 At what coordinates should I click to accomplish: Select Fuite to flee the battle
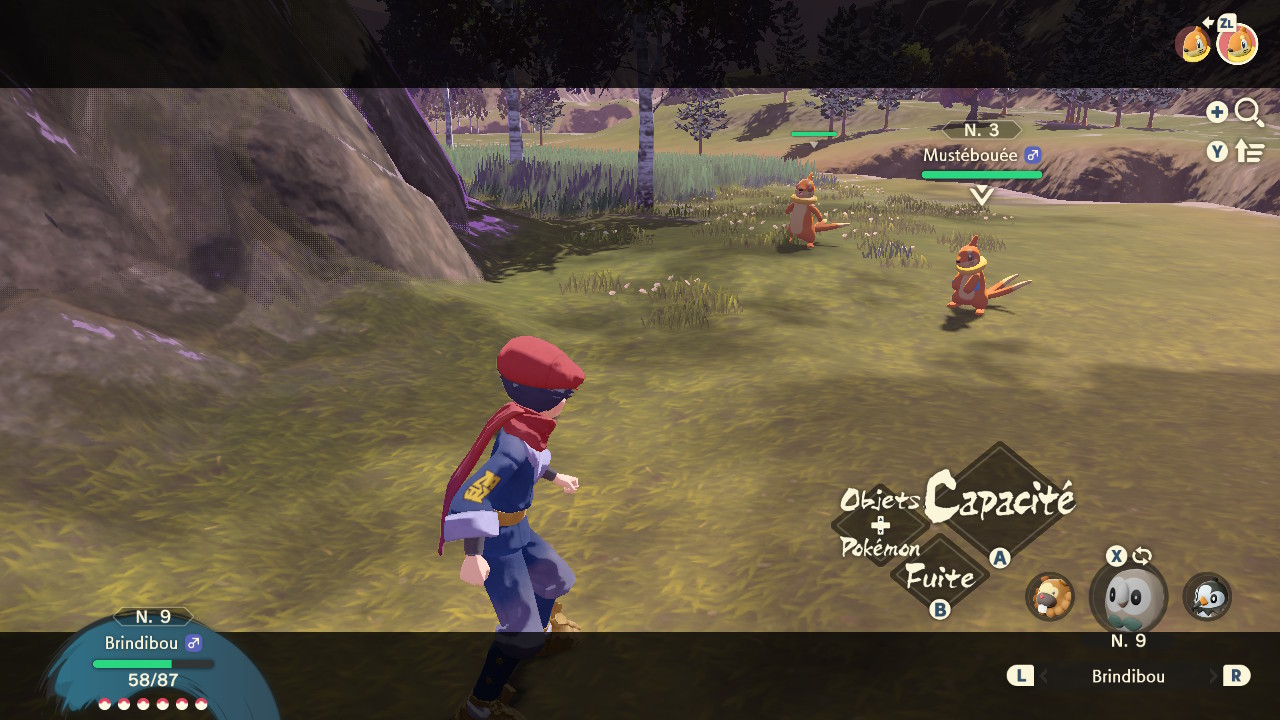(940, 577)
